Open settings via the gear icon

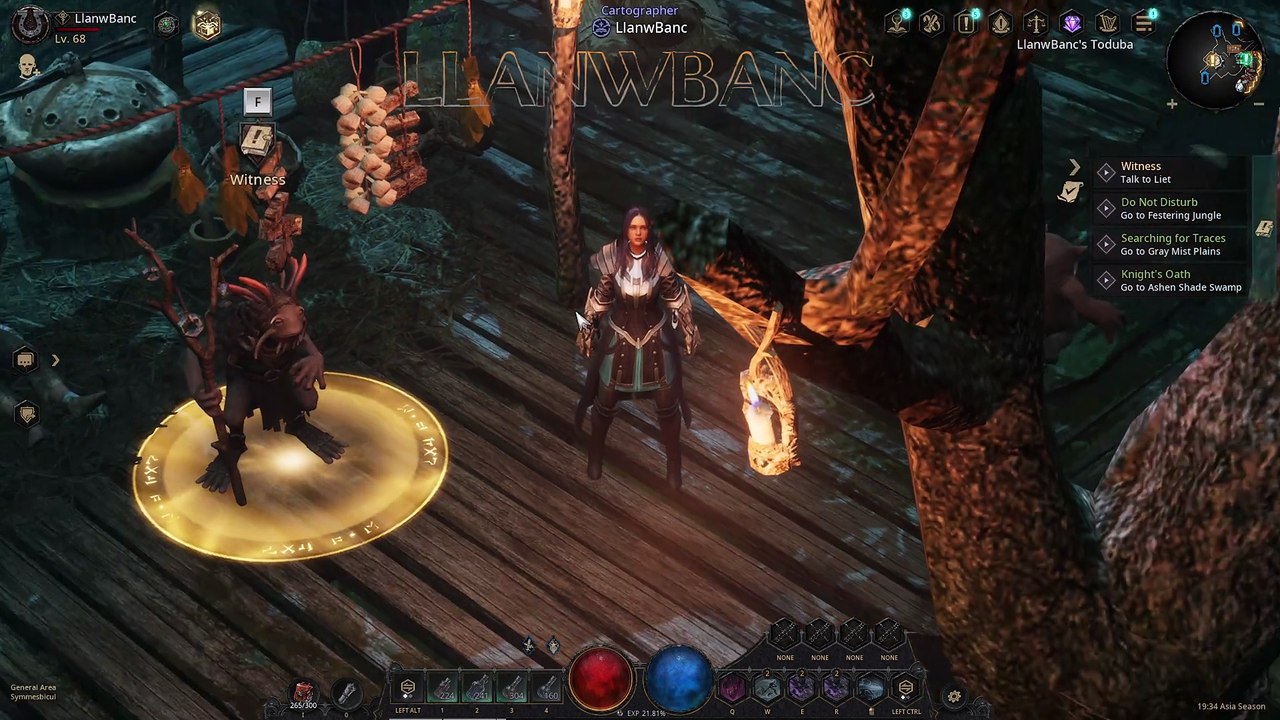(x=954, y=697)
